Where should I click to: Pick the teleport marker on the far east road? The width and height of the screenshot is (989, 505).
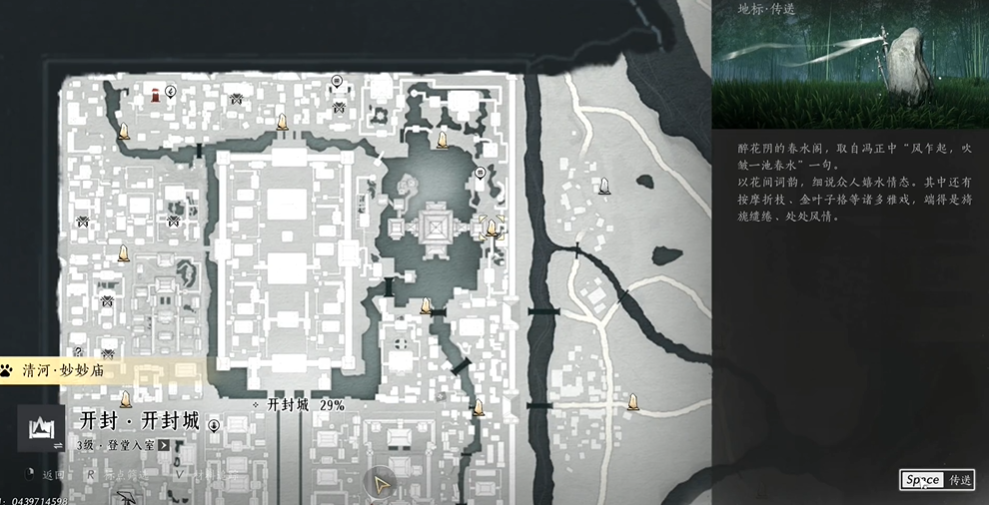pos(632,402)
